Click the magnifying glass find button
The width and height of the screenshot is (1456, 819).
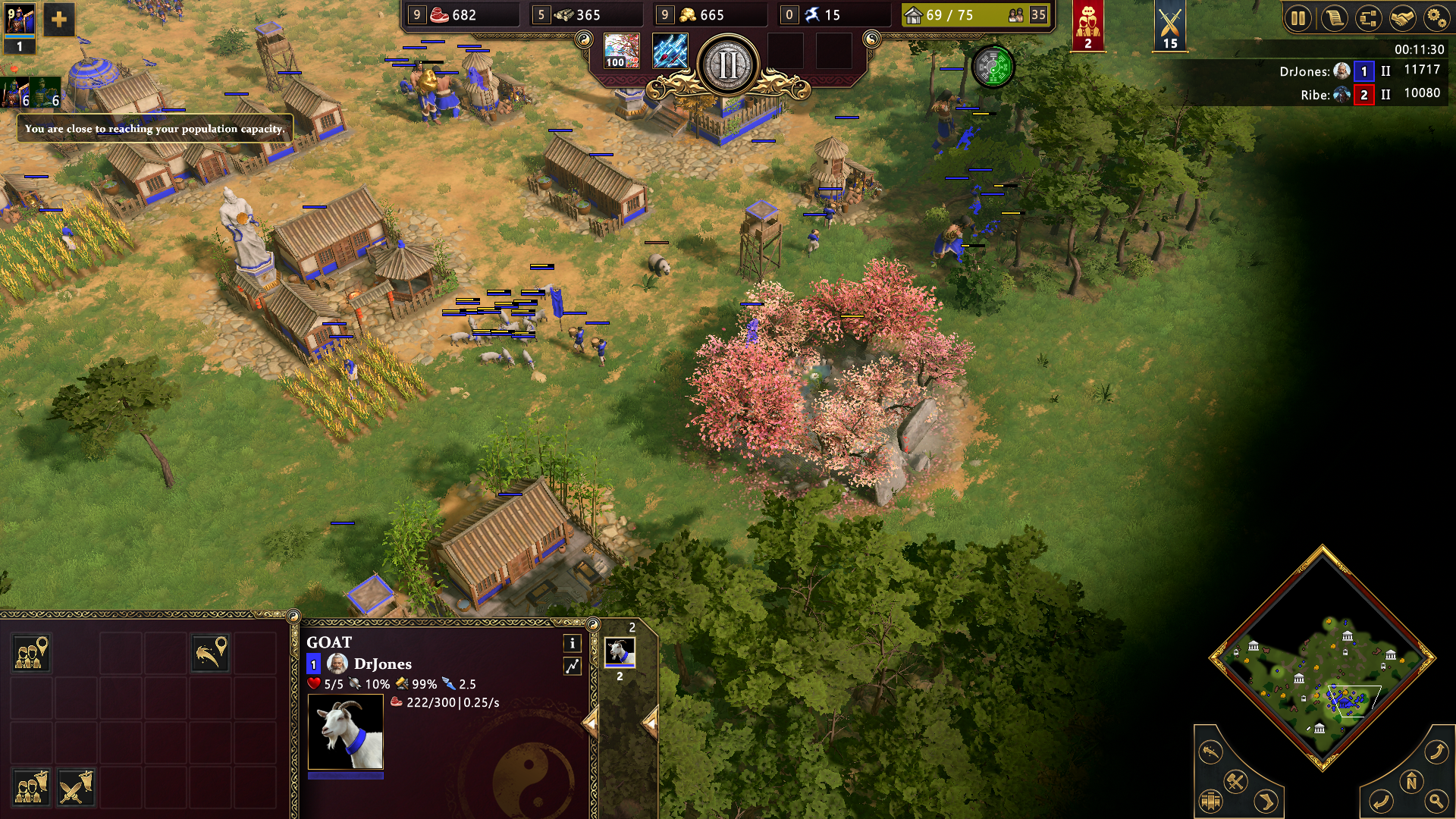(x=1436, y=800)
